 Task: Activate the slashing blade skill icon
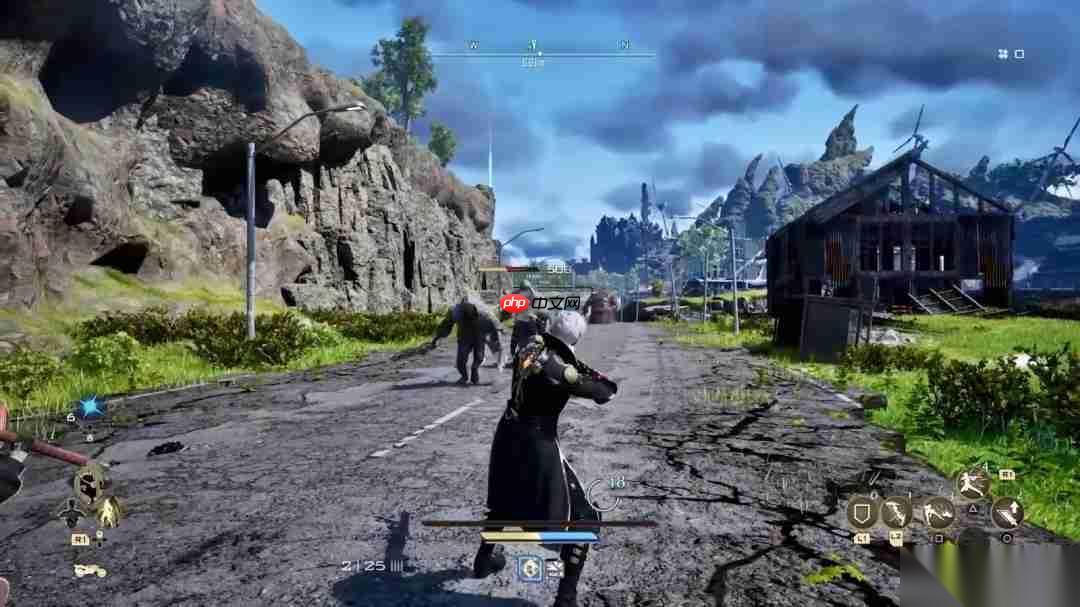(896, 513)
